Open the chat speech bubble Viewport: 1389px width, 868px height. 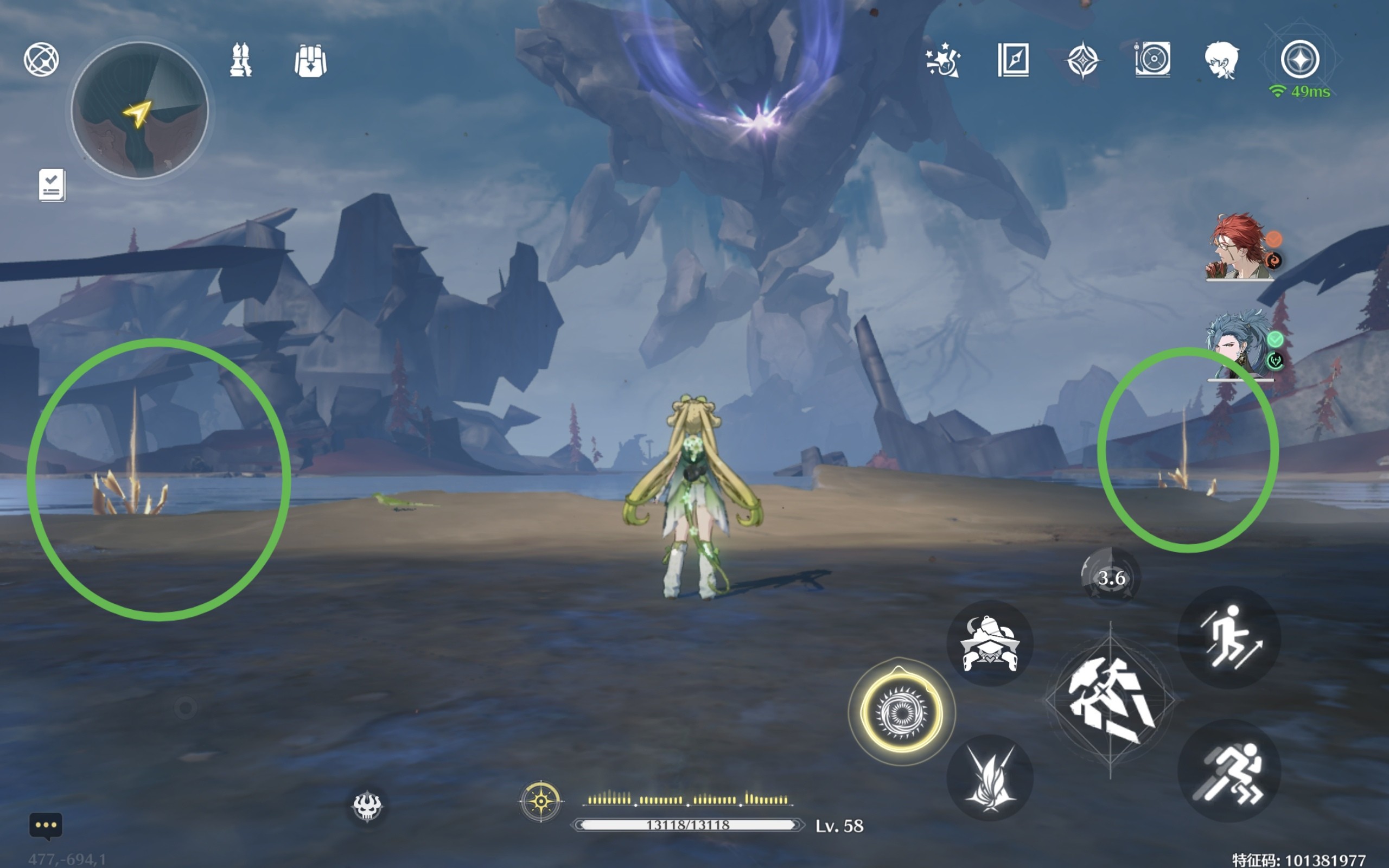pos(46,826)
